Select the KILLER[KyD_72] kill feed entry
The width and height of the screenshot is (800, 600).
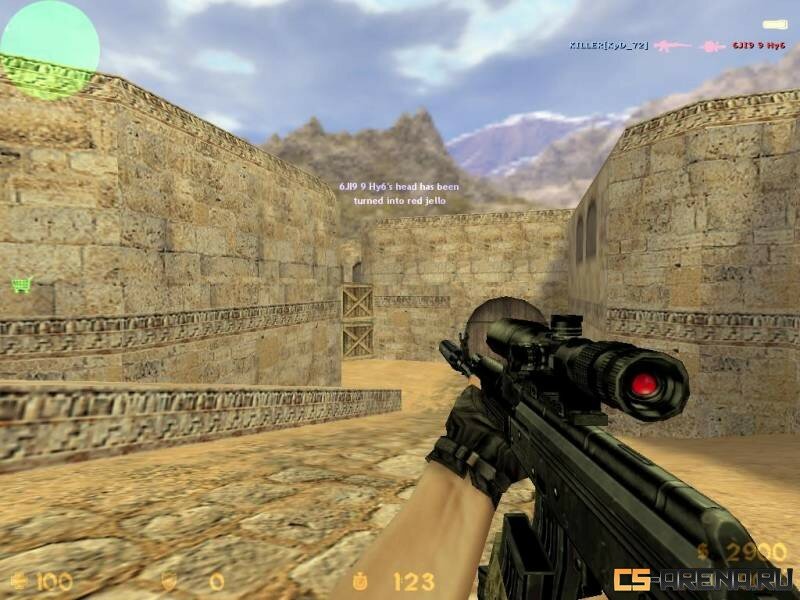click(610, 46)
